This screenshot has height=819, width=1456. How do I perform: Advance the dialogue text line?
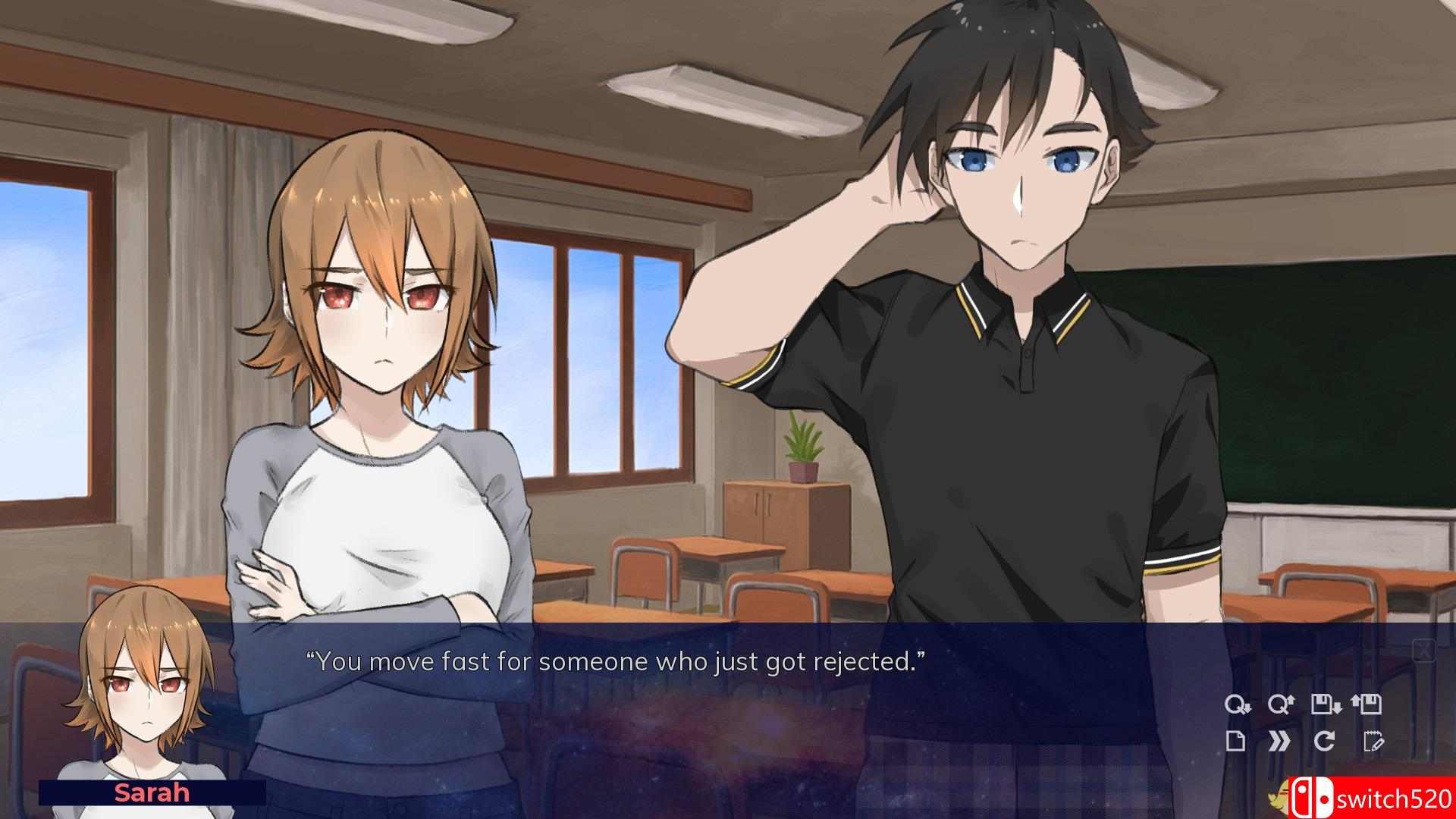[615, 662]
